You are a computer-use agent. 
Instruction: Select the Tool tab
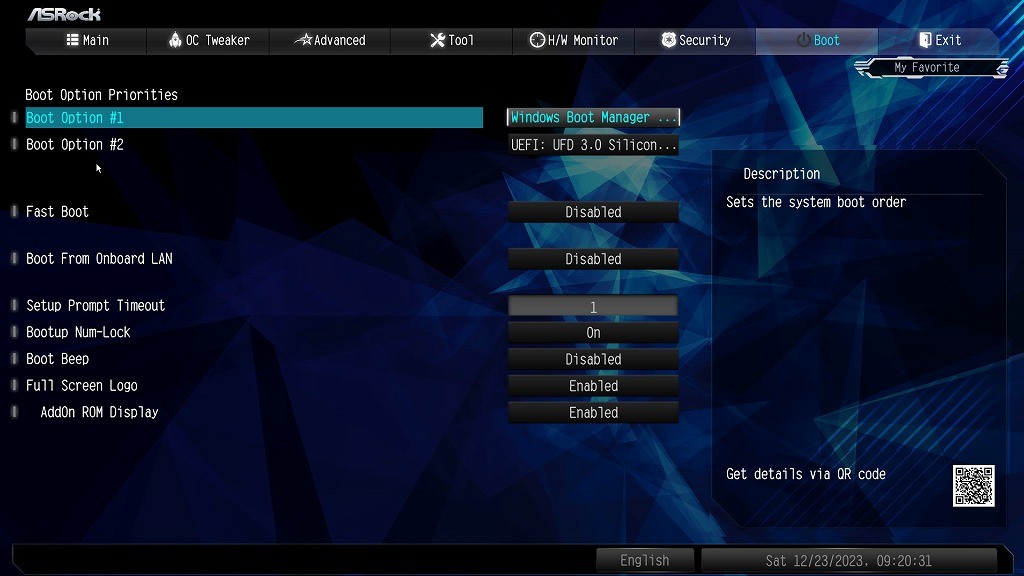point(452,40)
